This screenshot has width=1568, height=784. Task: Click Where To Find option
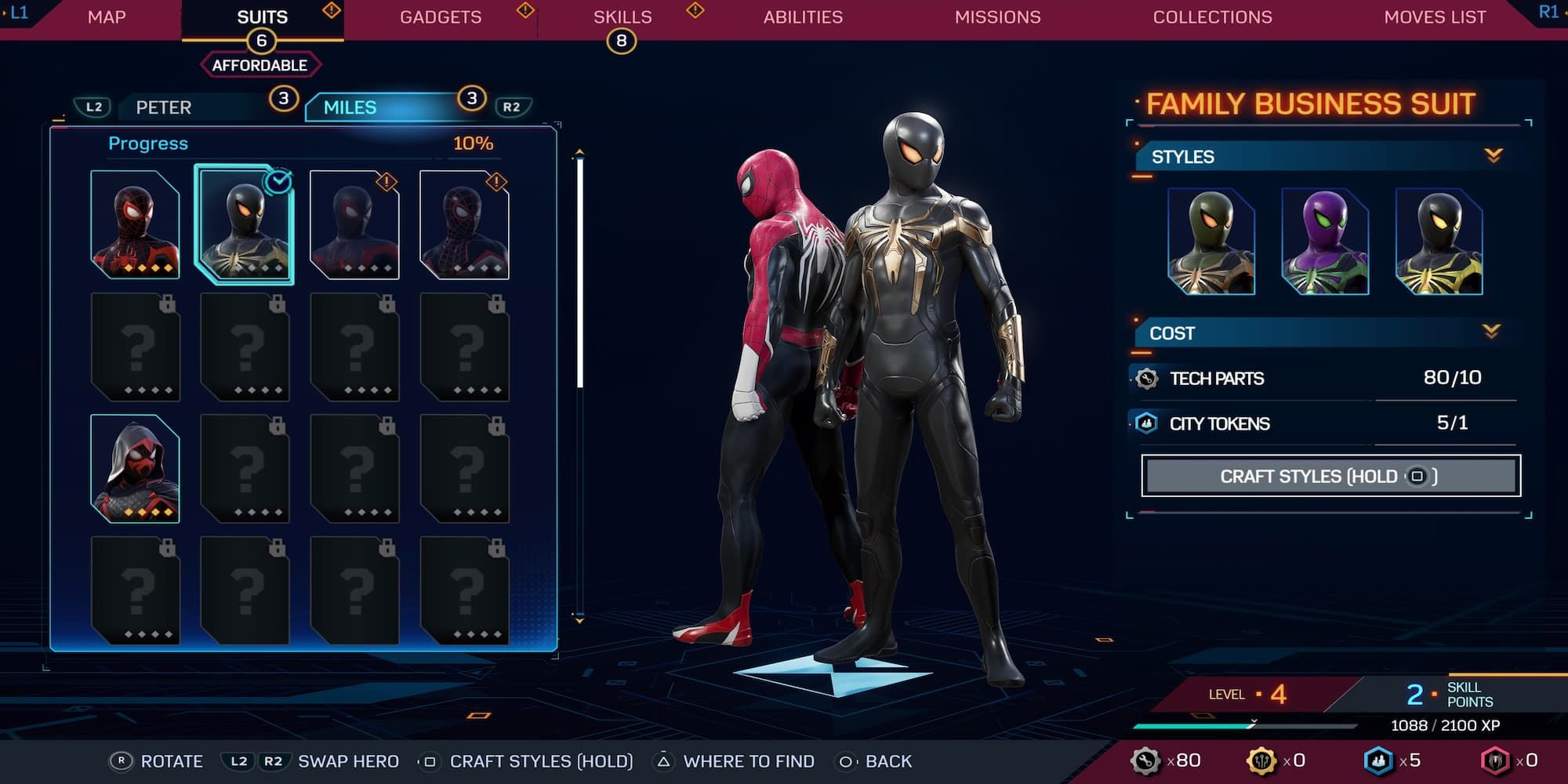coord(750,760)
